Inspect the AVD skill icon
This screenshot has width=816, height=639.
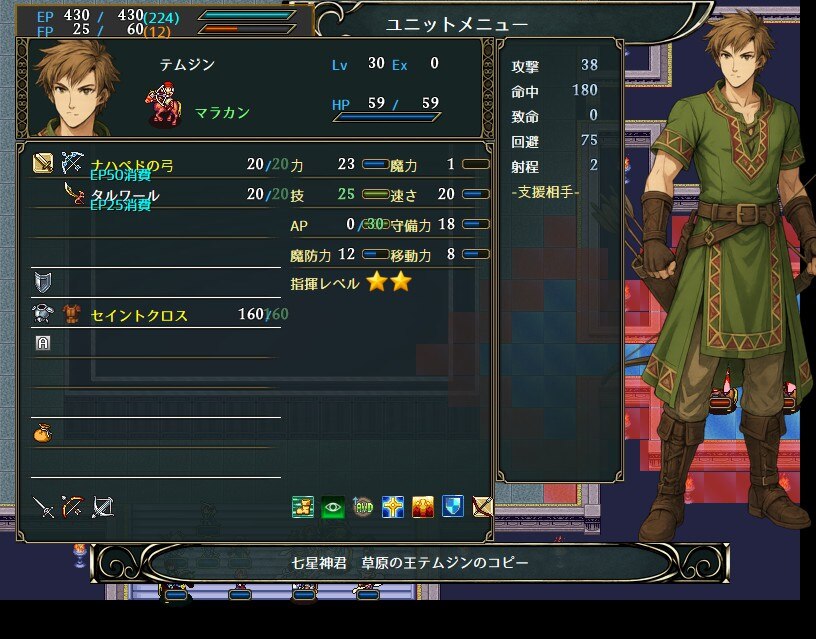tap(363, 507)
